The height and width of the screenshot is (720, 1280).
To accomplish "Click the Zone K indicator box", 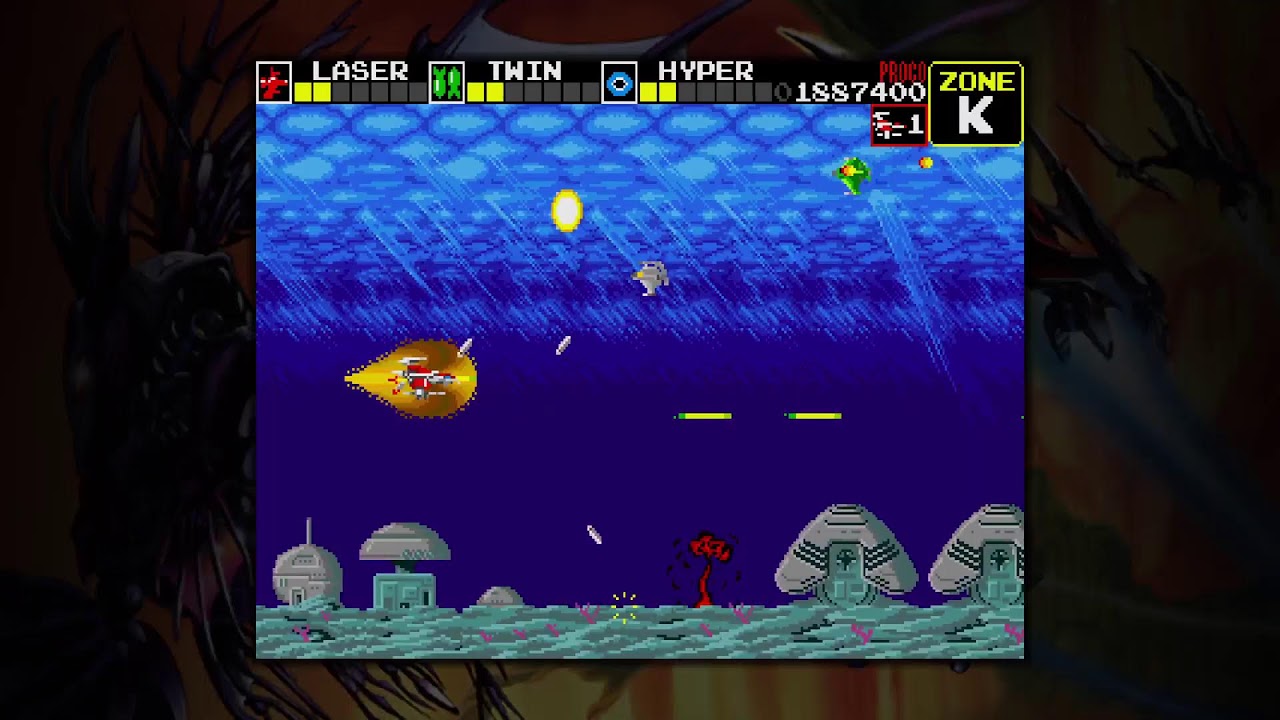I will (x=975, y=104).
